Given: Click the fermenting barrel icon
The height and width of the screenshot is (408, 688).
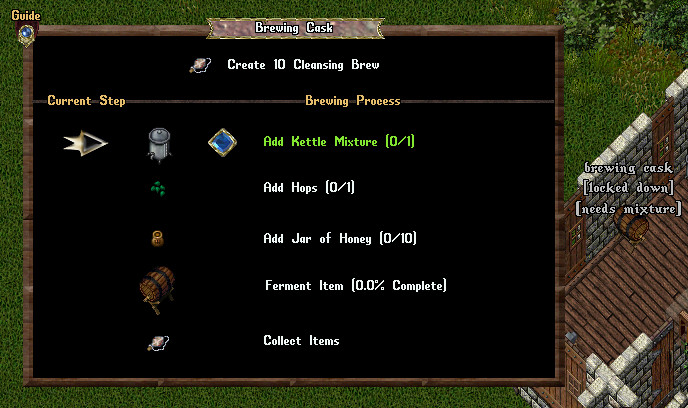Looking at the screenshot, I should coord(158,287).
